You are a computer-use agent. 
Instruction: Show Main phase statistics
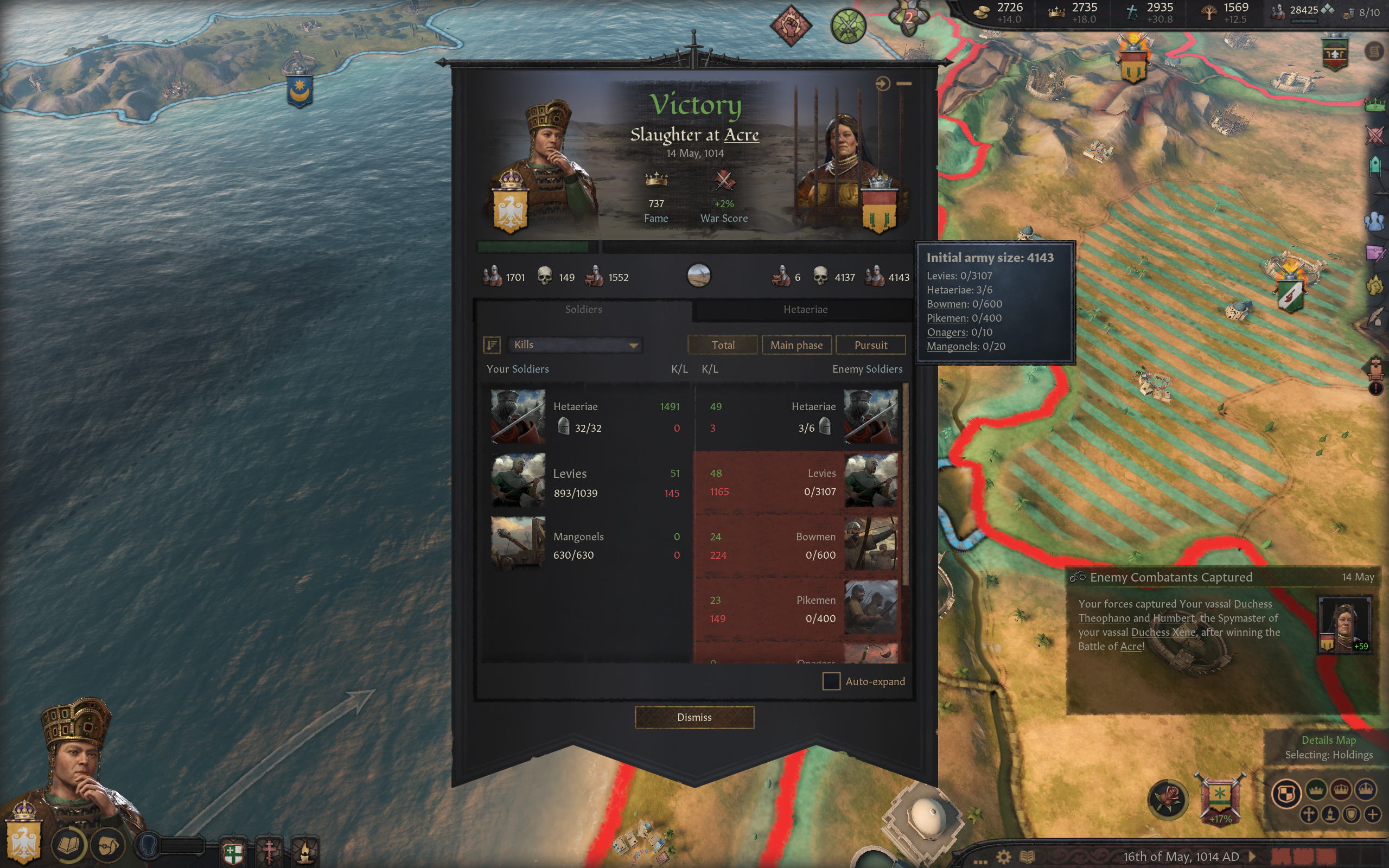click(x=796, y=345)
